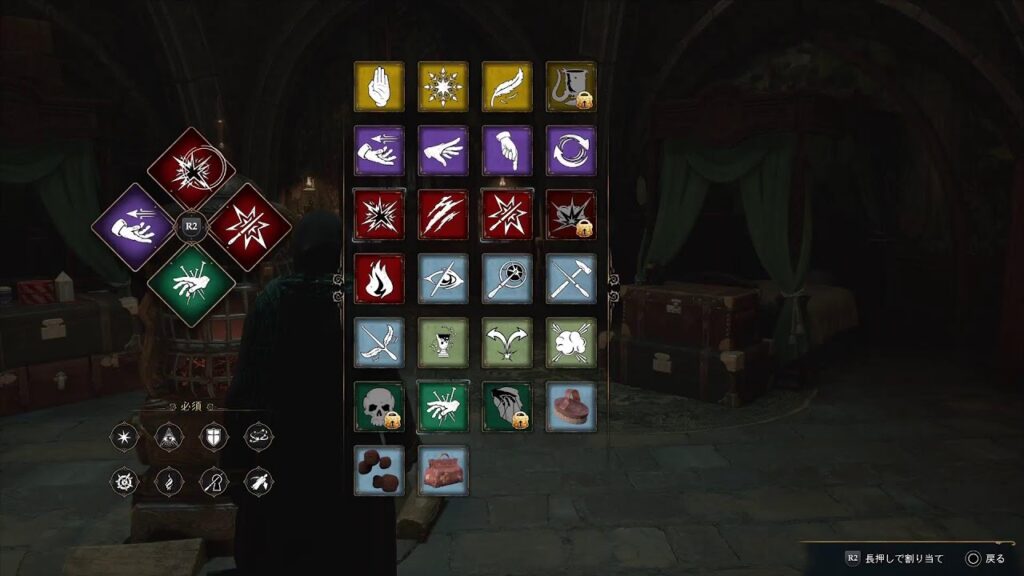
Task: Select the Protego shield essential spell icon
Action: tap(211, 437)
